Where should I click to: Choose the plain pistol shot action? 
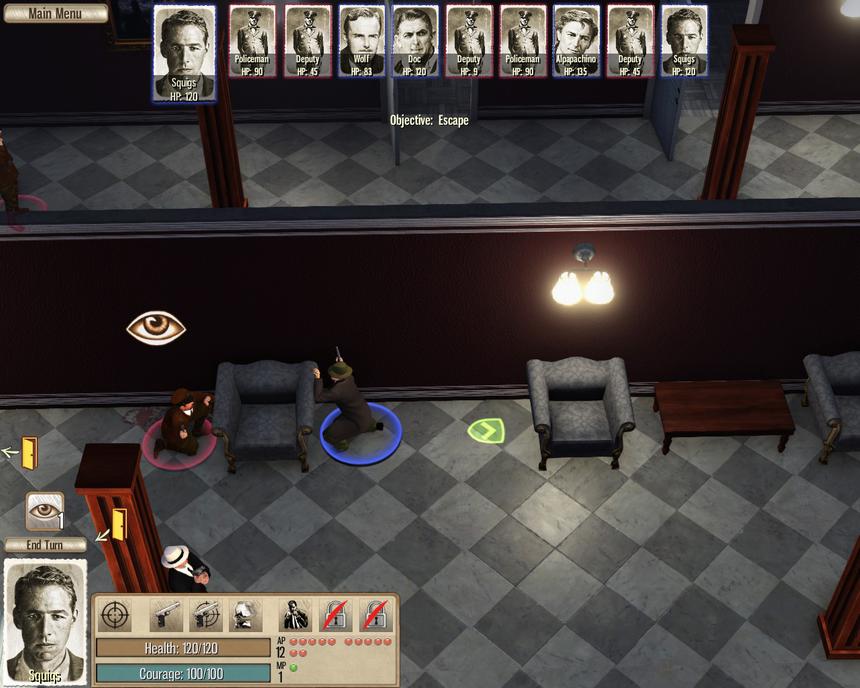(x=165, y=615)
